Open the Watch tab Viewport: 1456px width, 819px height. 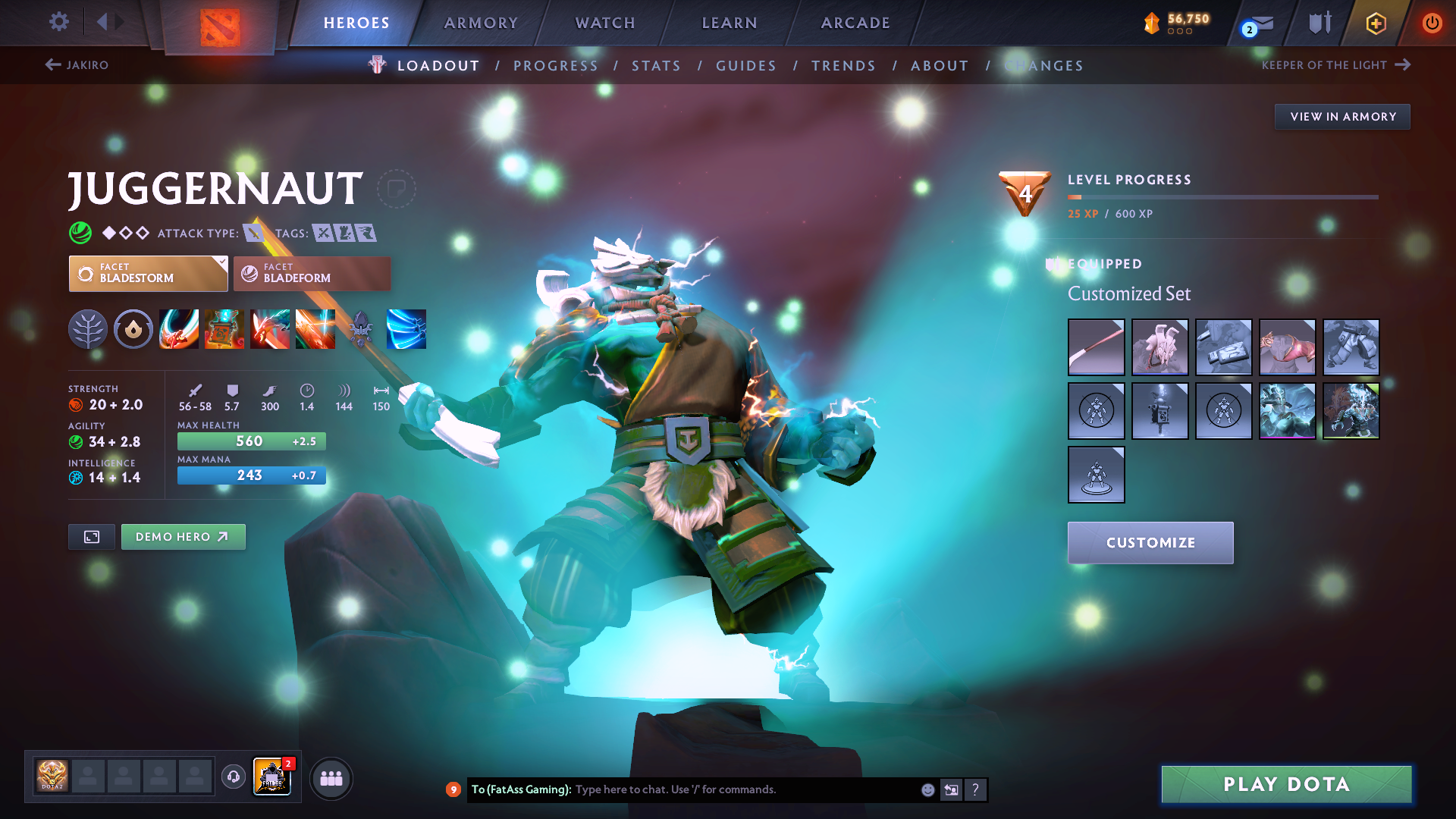[x=605, y=23]
